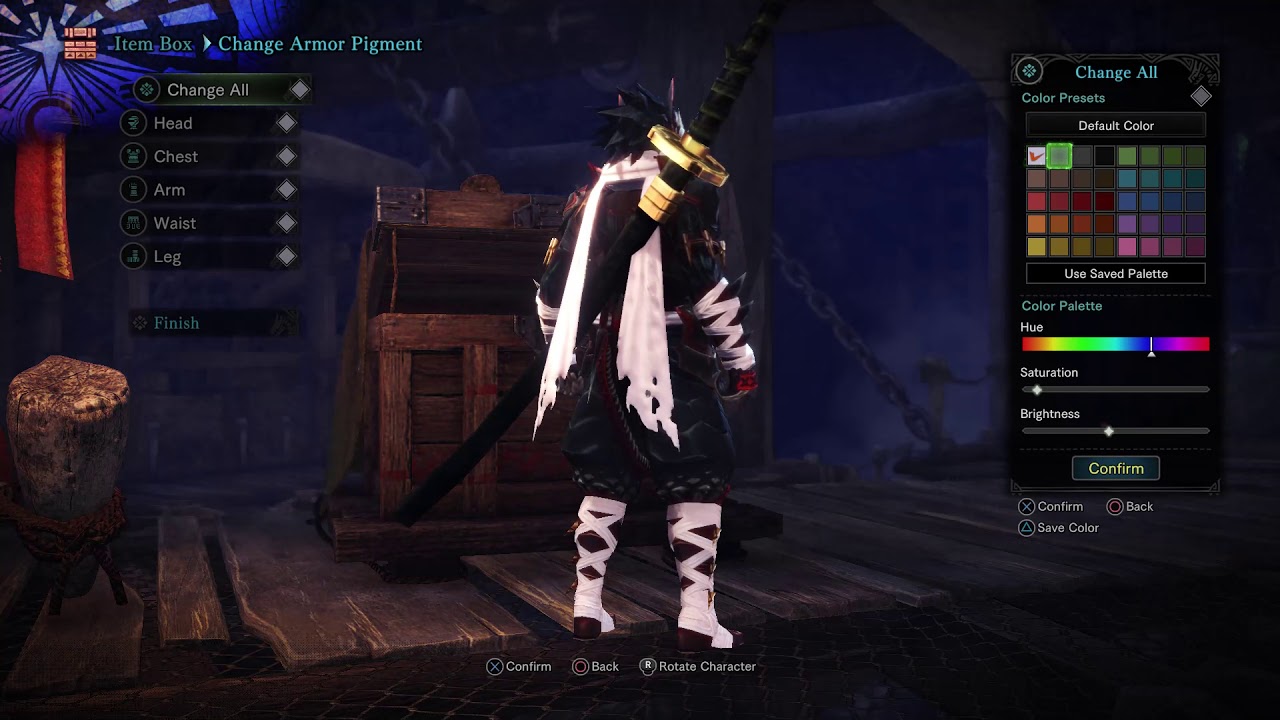Pick the highlighted gray color swatch

click(1059, 156)
